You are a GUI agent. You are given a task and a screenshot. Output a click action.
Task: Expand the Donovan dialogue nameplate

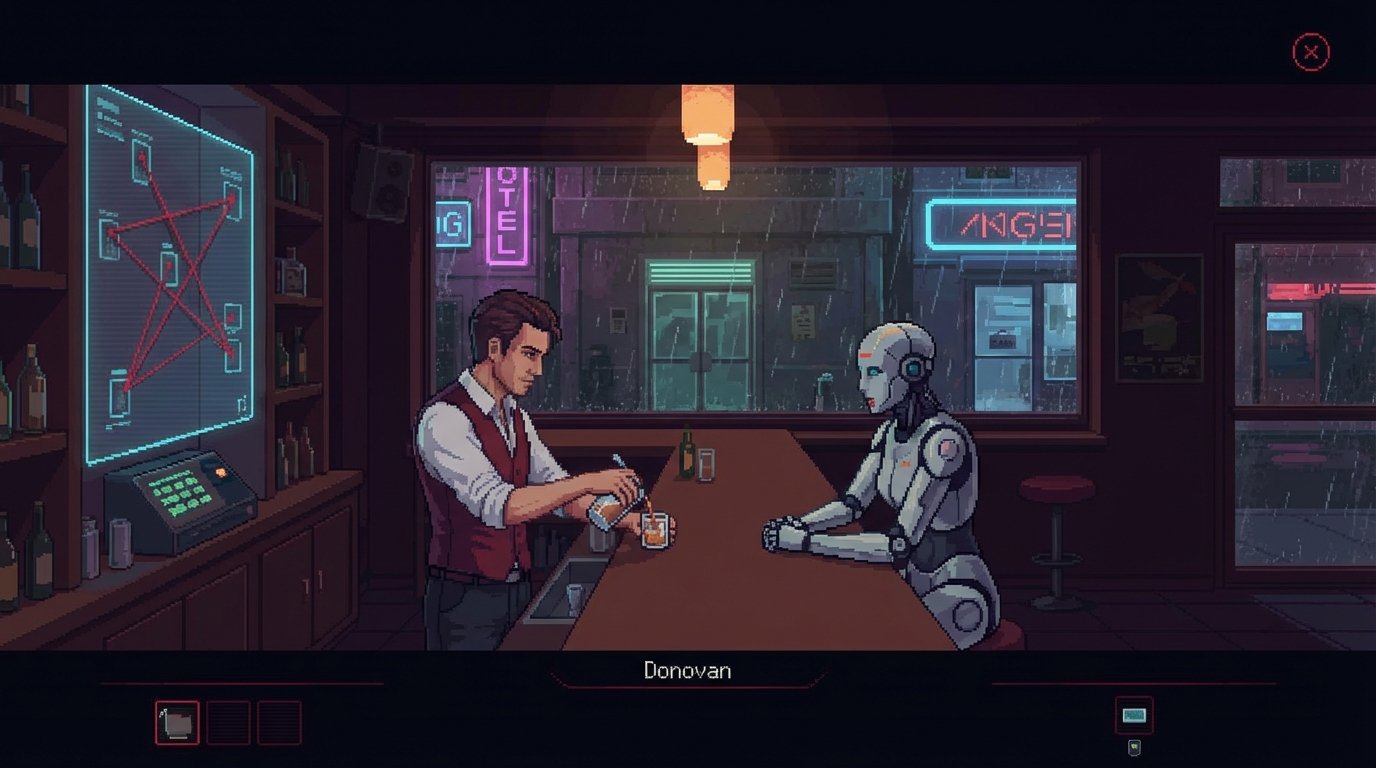click(x=688, y=671)
